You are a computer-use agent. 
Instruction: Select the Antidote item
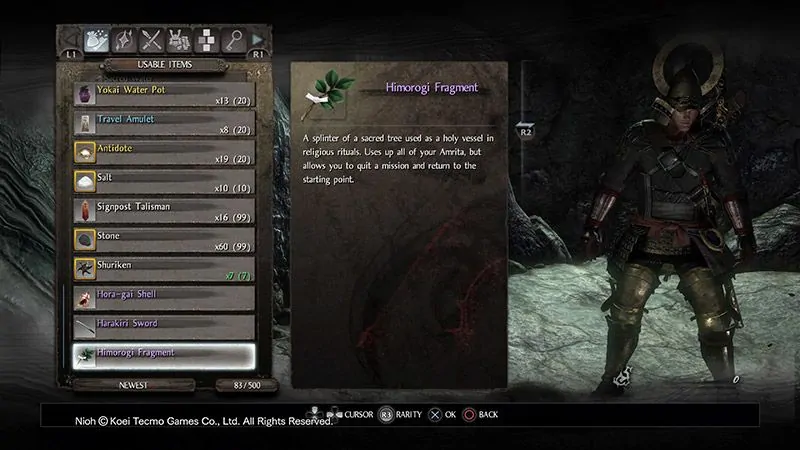coord(162,153)
